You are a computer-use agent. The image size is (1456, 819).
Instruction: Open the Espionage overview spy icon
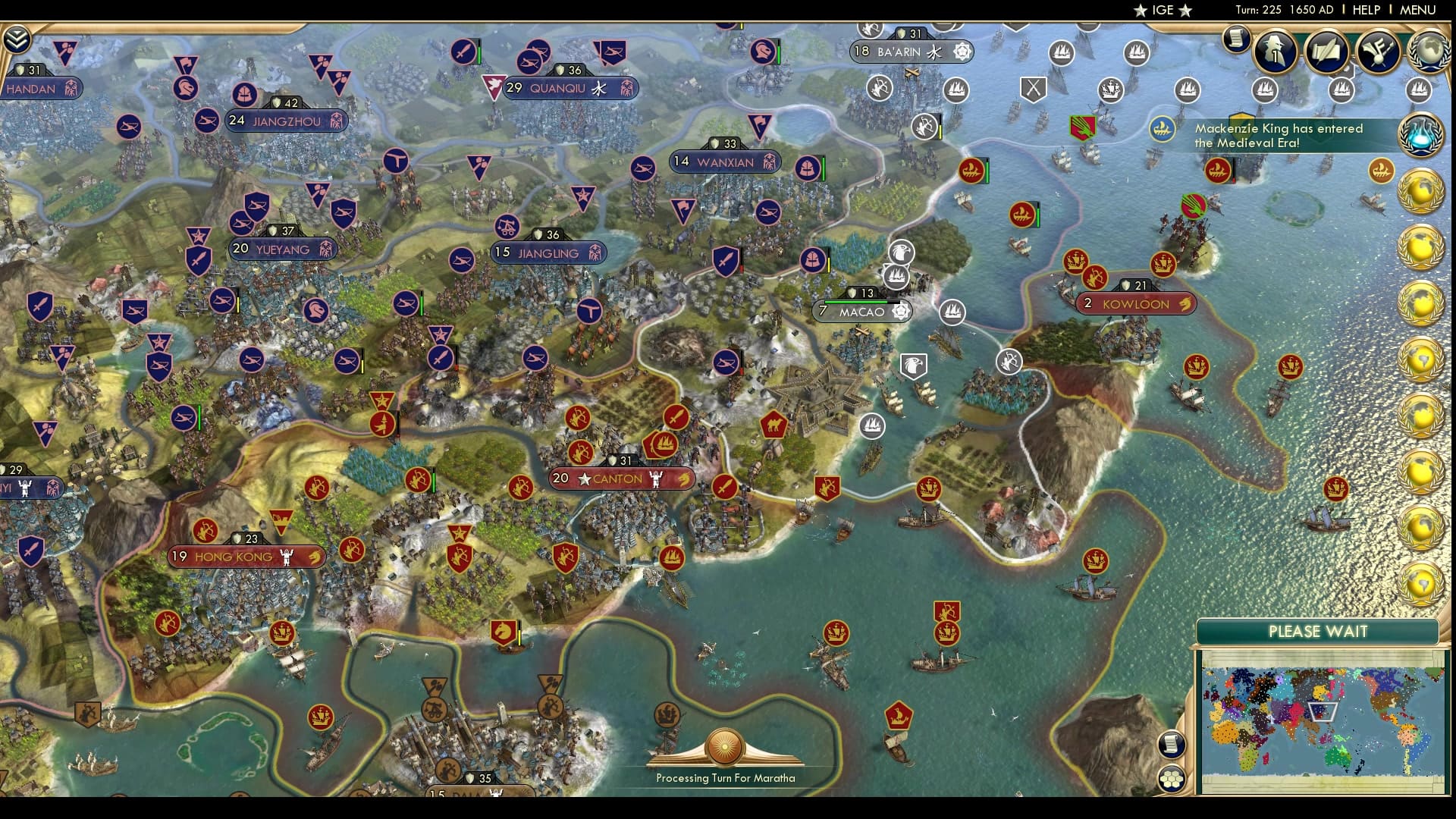click(1276, 51)
